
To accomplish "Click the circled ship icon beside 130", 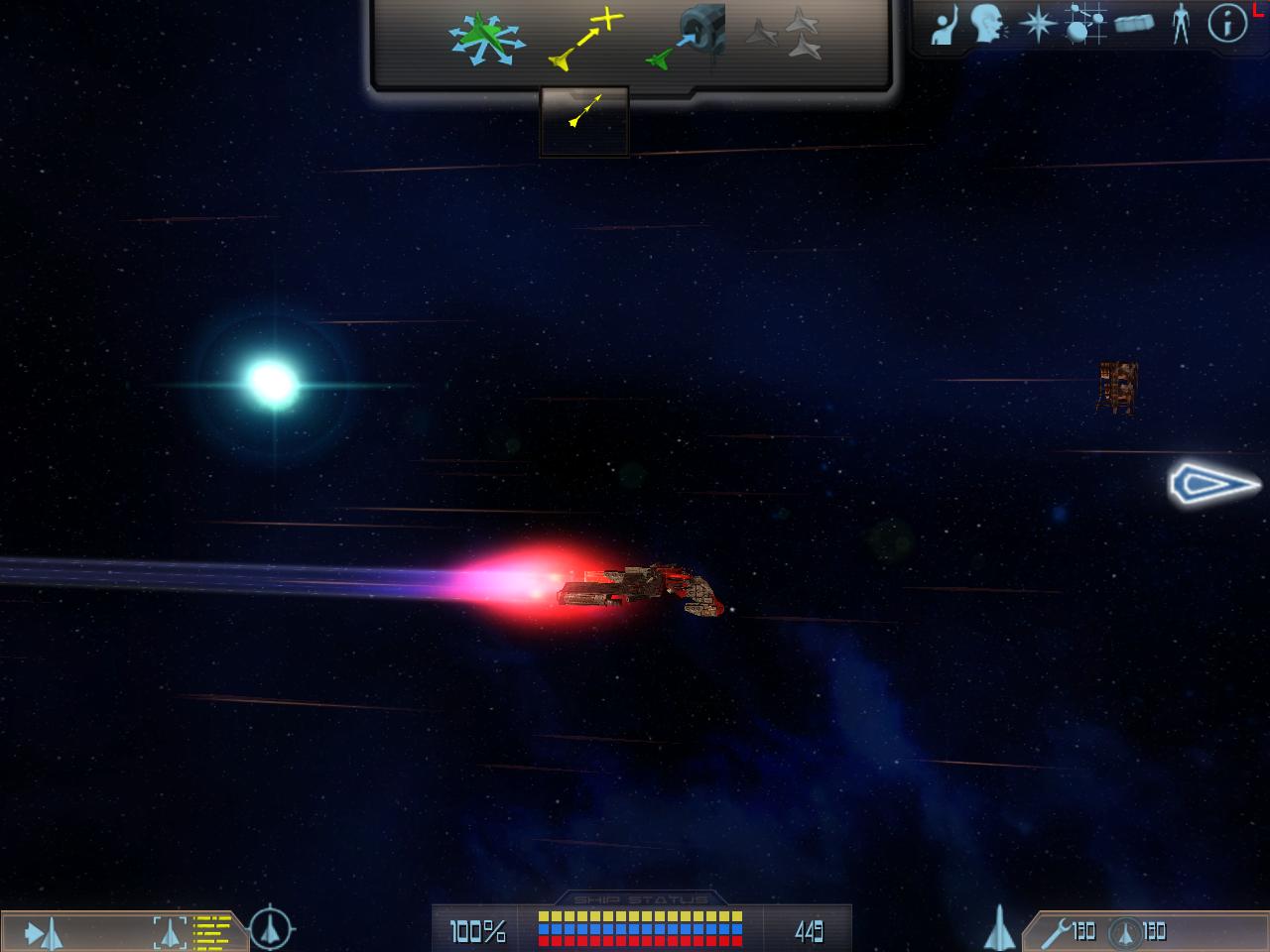I will (x=1124, y=931).
